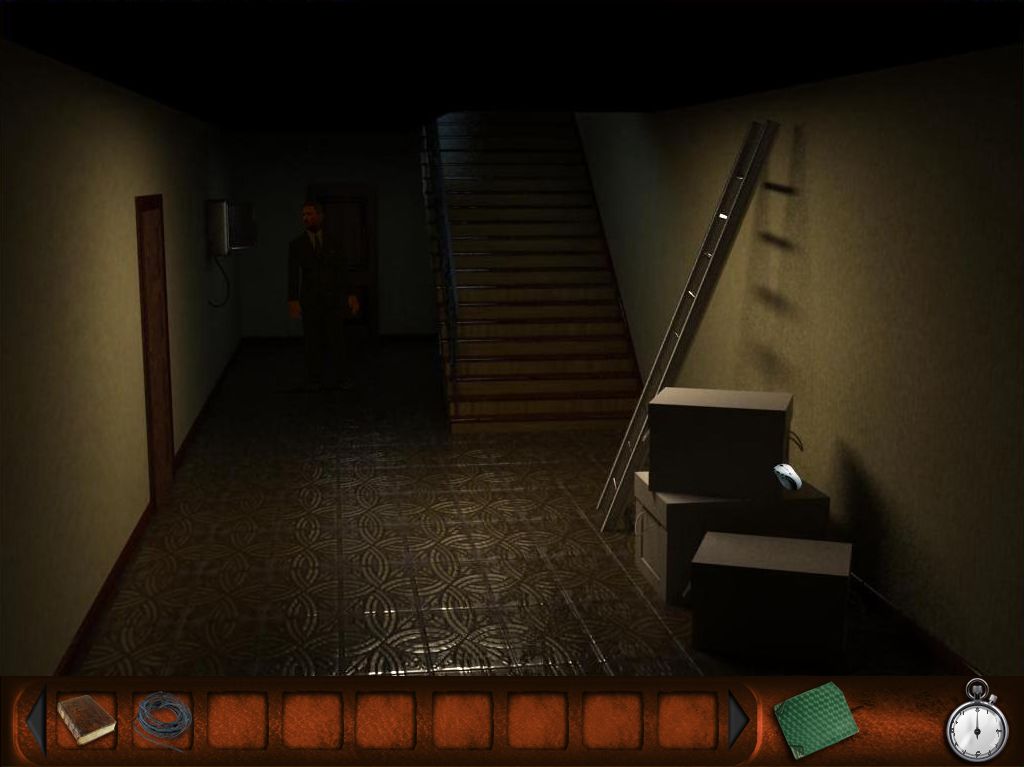Select the coiled wire inventory item
Image resolution: width=1024 pixels, height=767 pixels.
(x=162, y=719)
